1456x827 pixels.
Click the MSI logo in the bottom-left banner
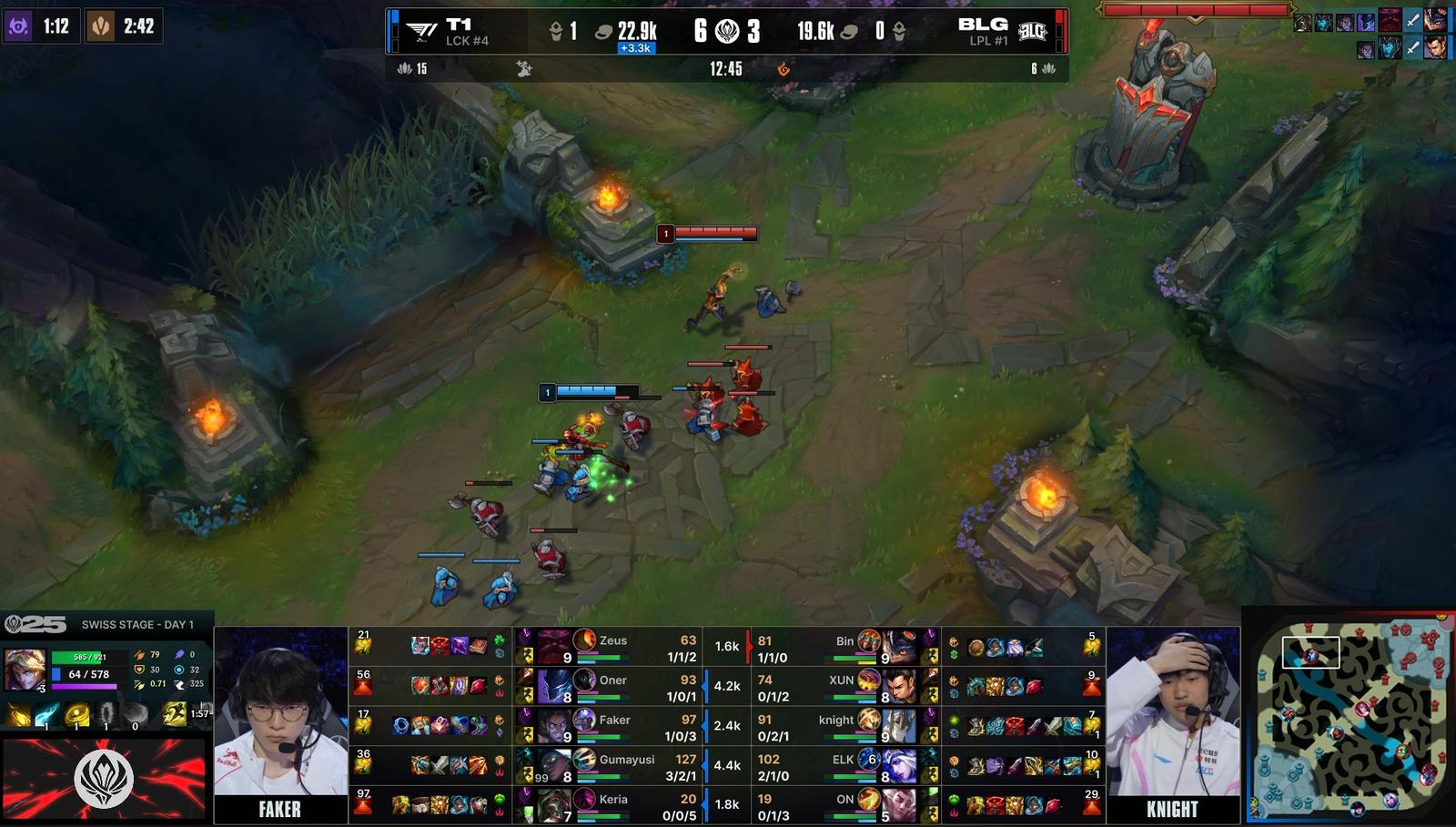point(103,779)
